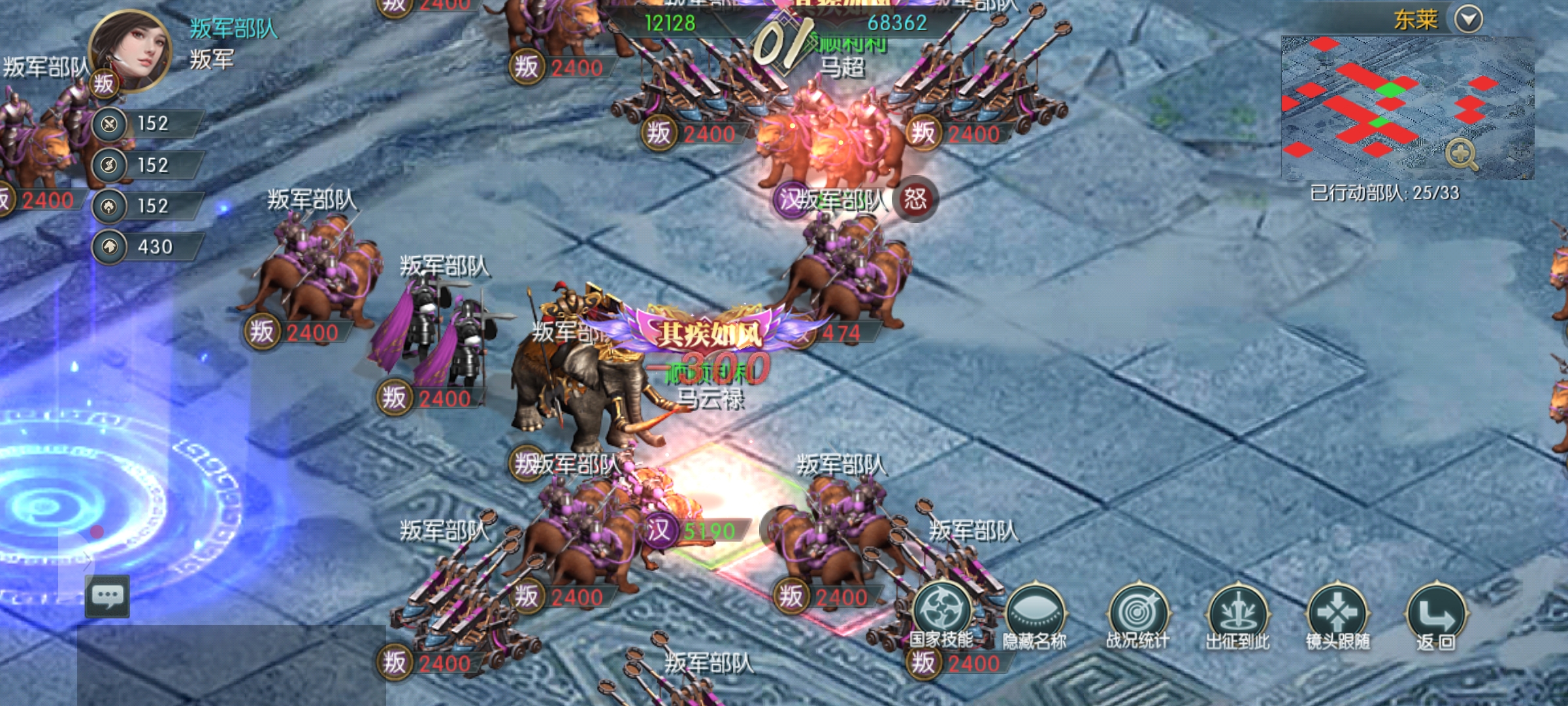Open the chat speech bubble icon
The height and width of the screenshot is (706, 1568).
coord(108,596)
